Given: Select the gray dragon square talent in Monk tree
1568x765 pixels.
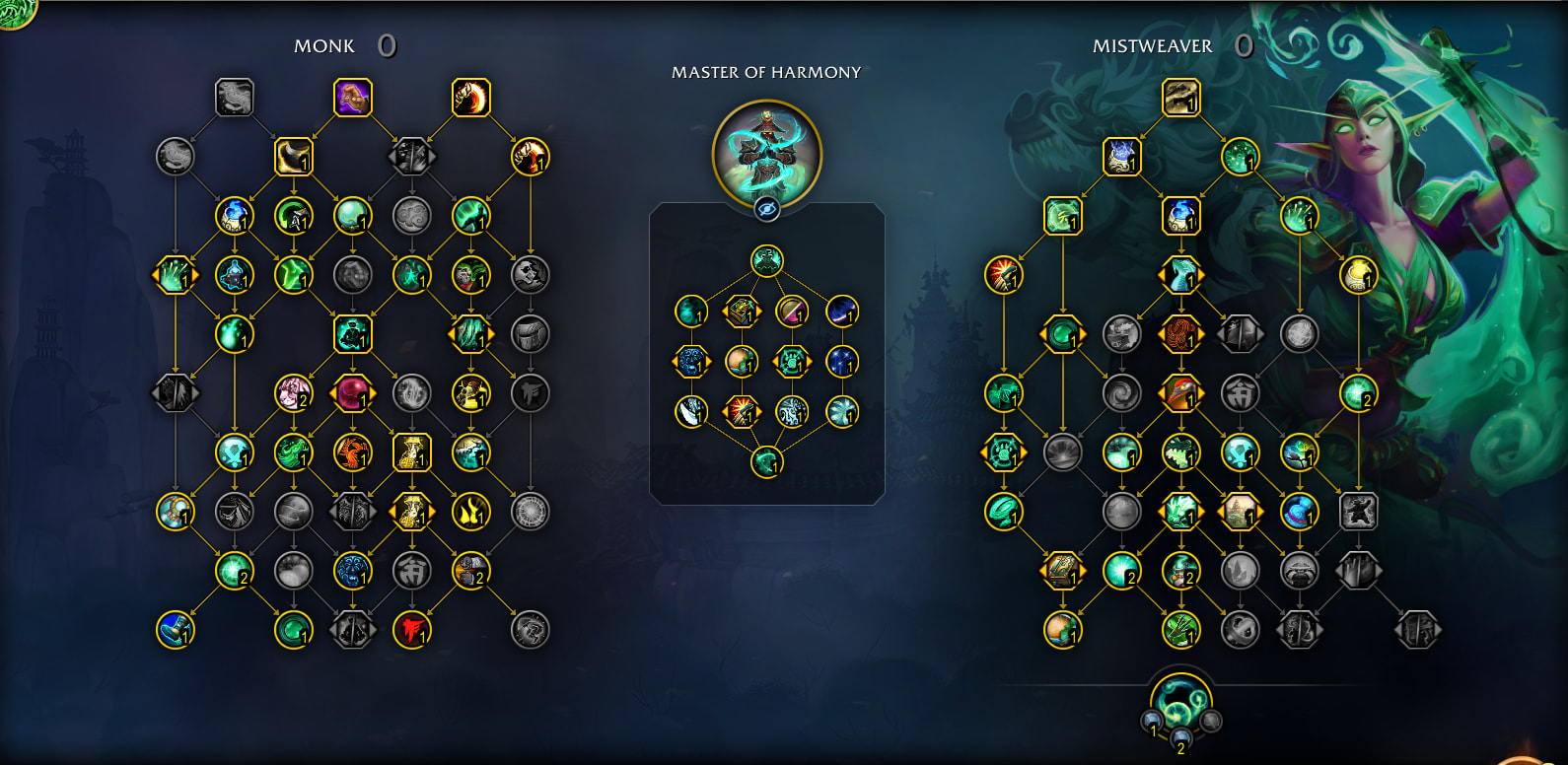Looking at the screenshot, I should coord(234,98).
